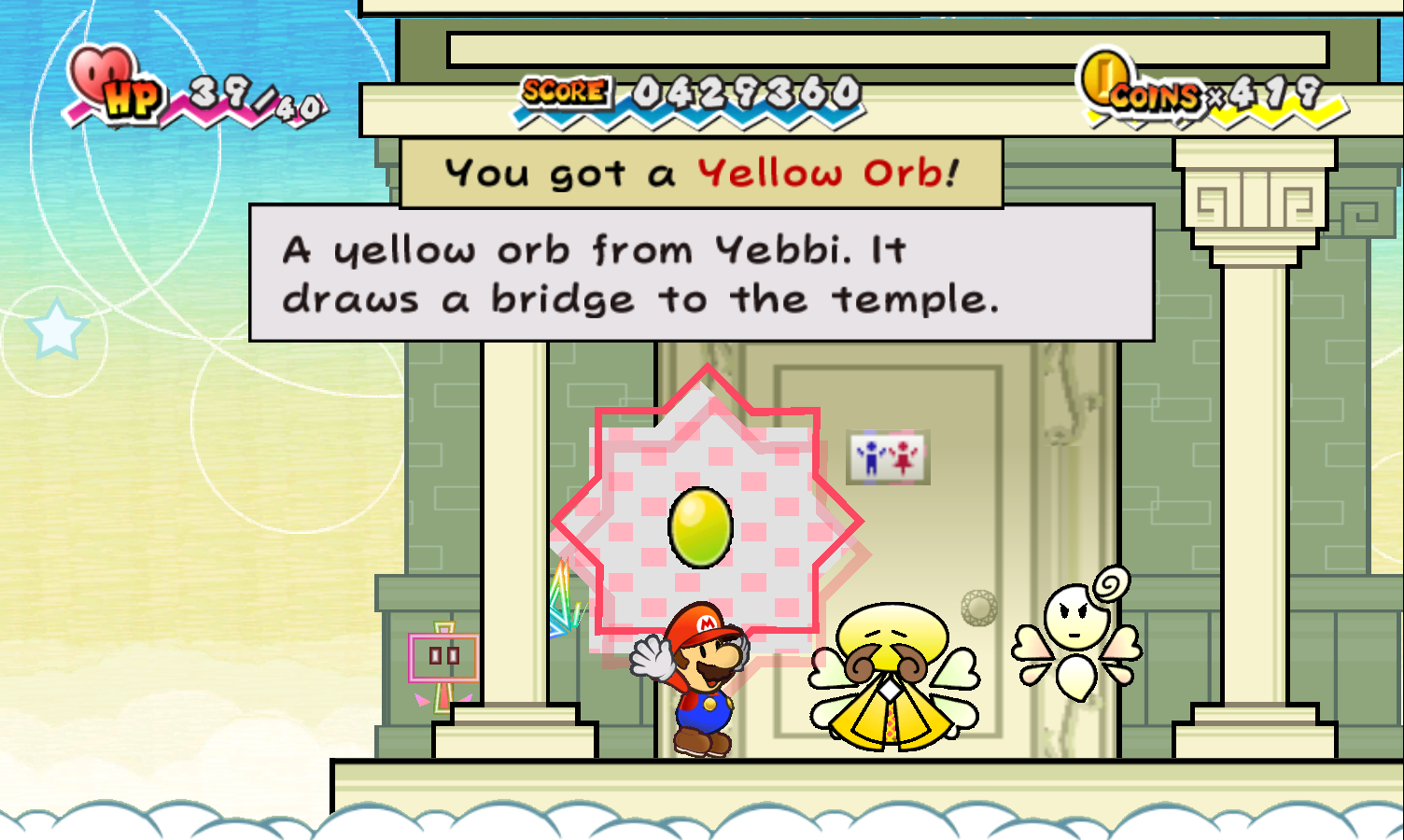This screenshot has height=840, width=1404.
Task: Click the blue figure on the restroom sign
Action: (x=872, y=457)
